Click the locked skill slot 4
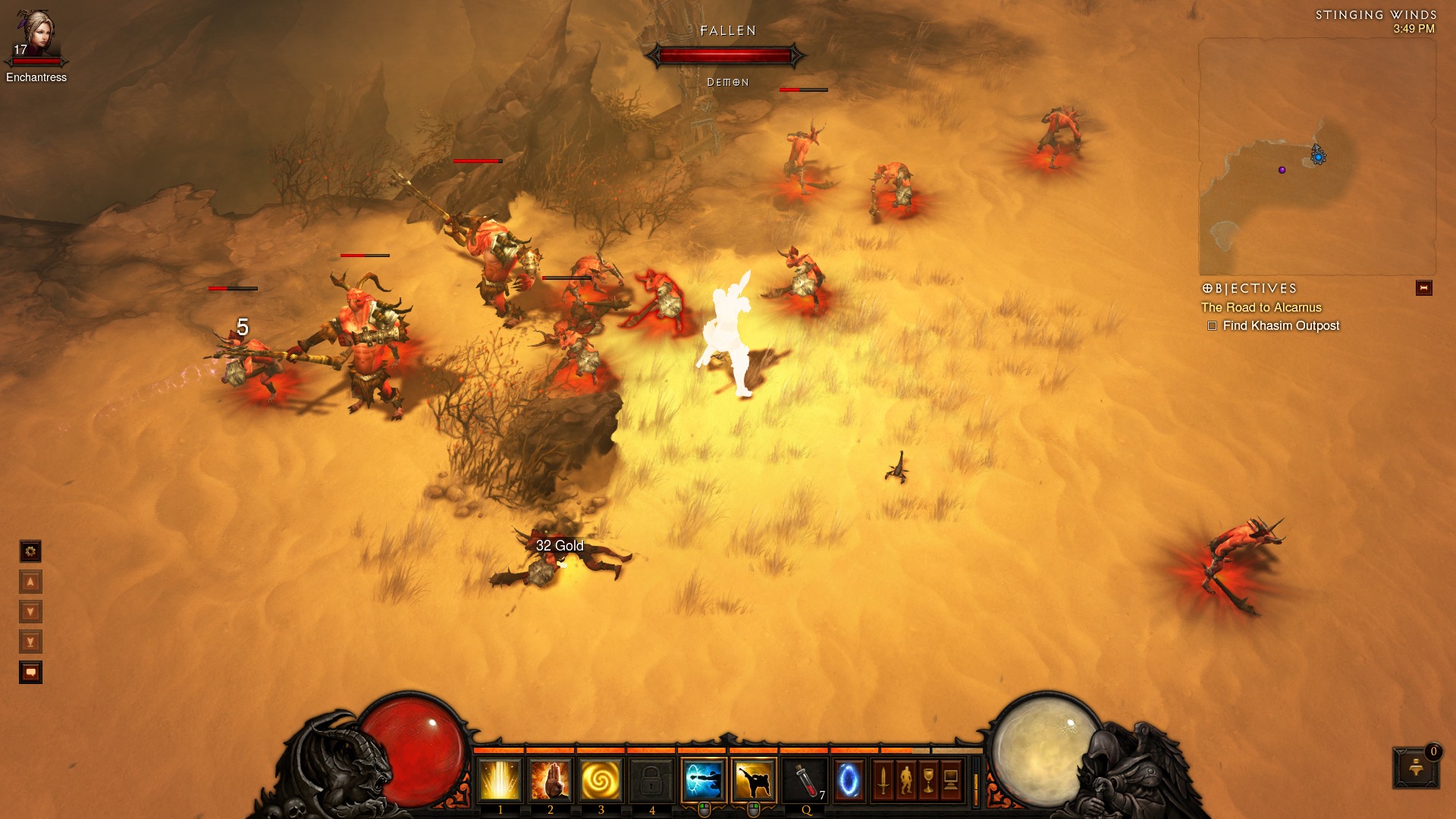The height and width of the screenshot is (819, 1456). pyautogui.click(x=651, y=780)
